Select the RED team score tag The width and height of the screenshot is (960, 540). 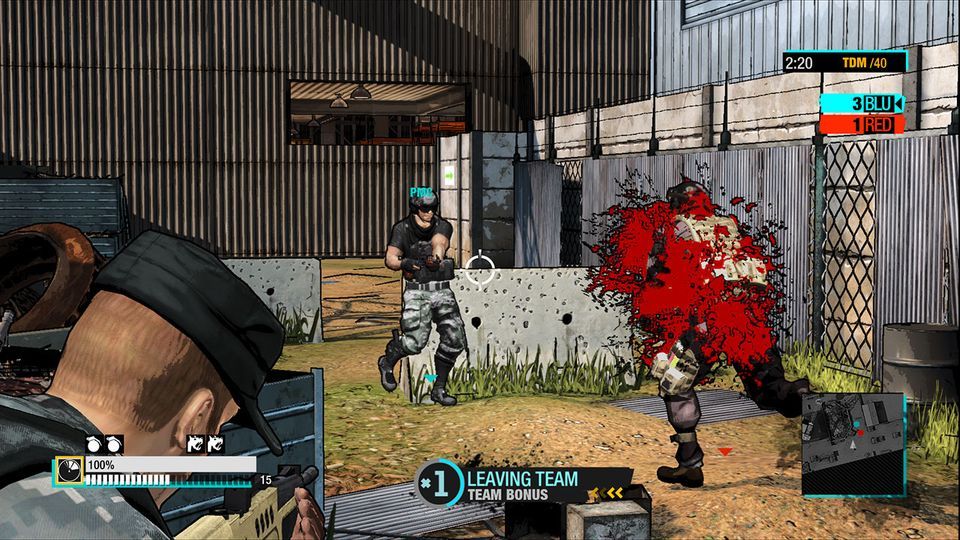(x=861, y=125)
